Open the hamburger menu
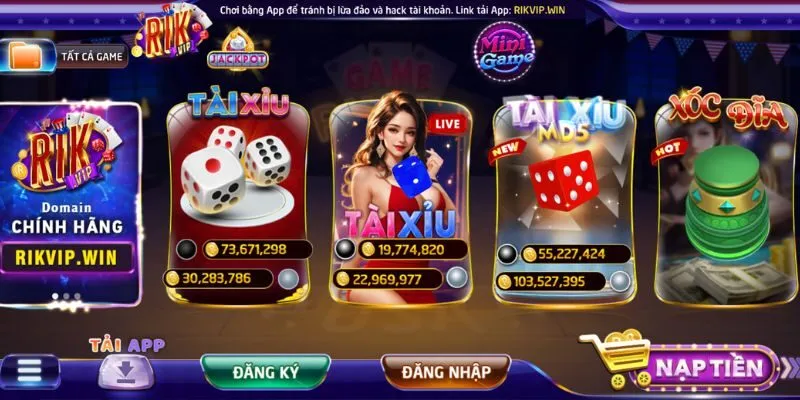 31,369
